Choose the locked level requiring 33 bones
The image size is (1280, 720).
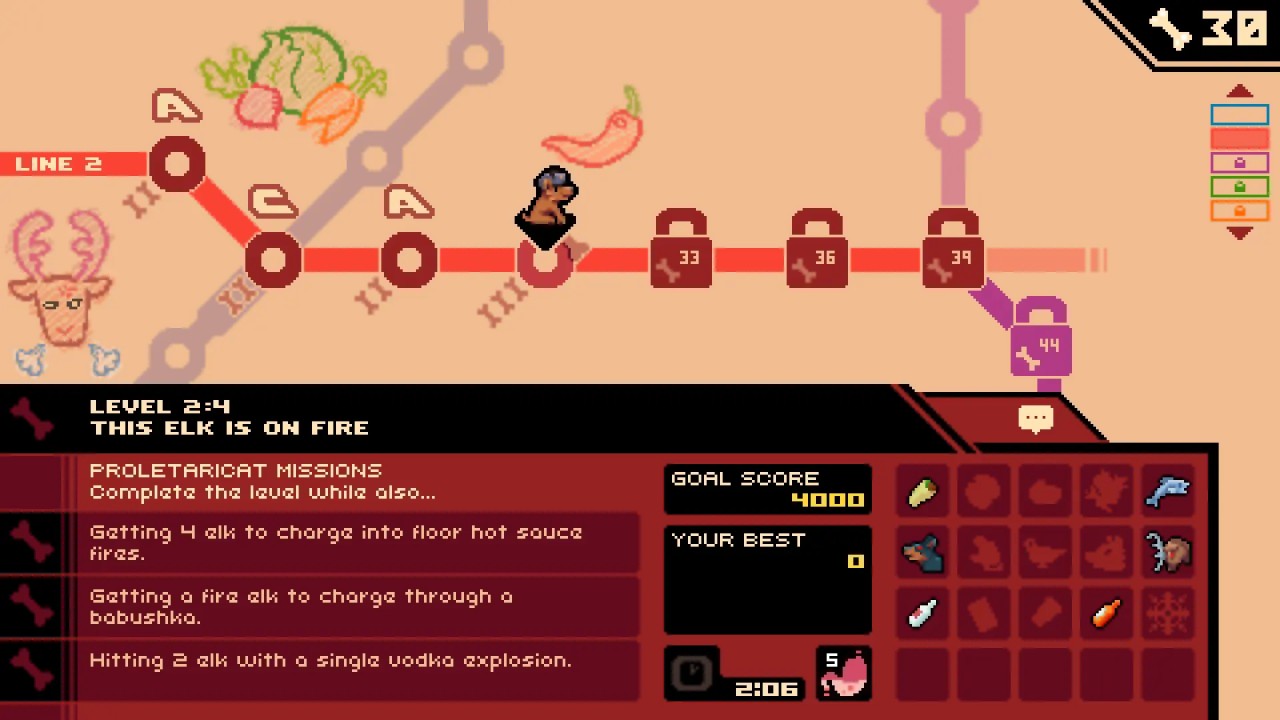click(x=681, y=257)
